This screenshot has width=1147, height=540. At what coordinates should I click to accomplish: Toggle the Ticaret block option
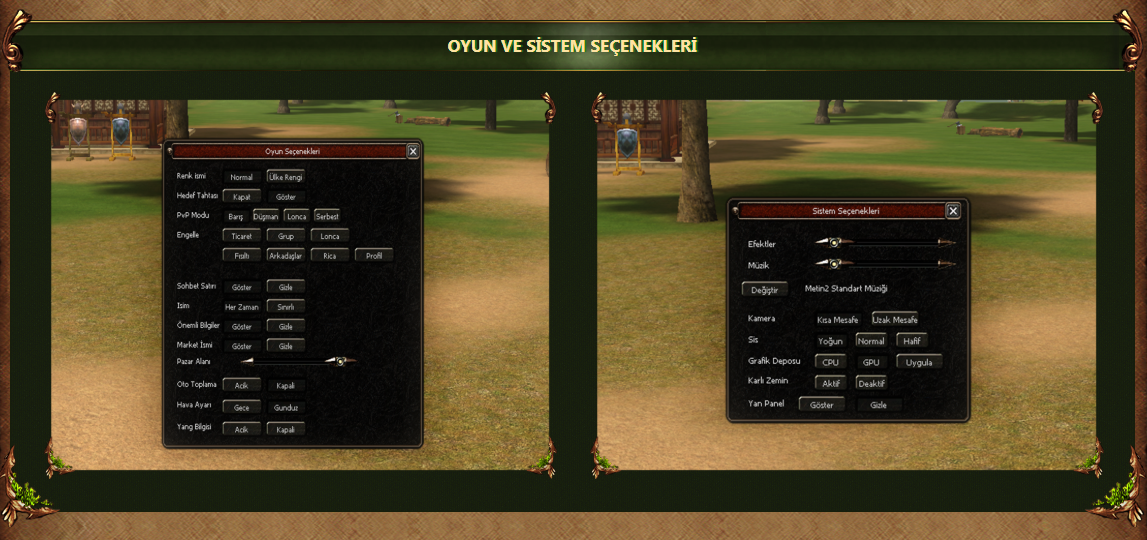click(241, 236)
